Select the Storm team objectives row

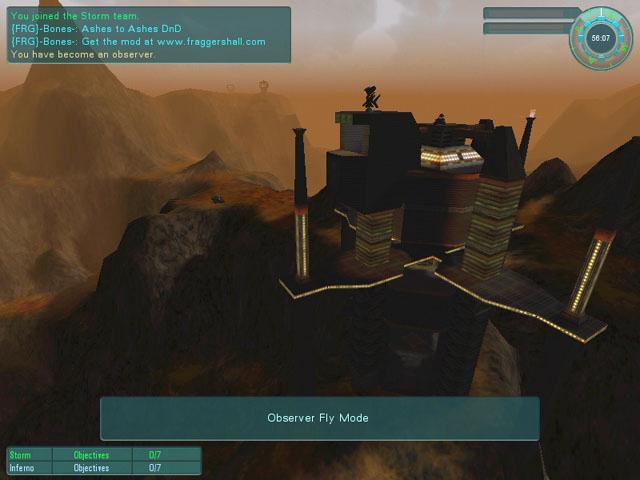pyautogui.click(x=104, y=455)
